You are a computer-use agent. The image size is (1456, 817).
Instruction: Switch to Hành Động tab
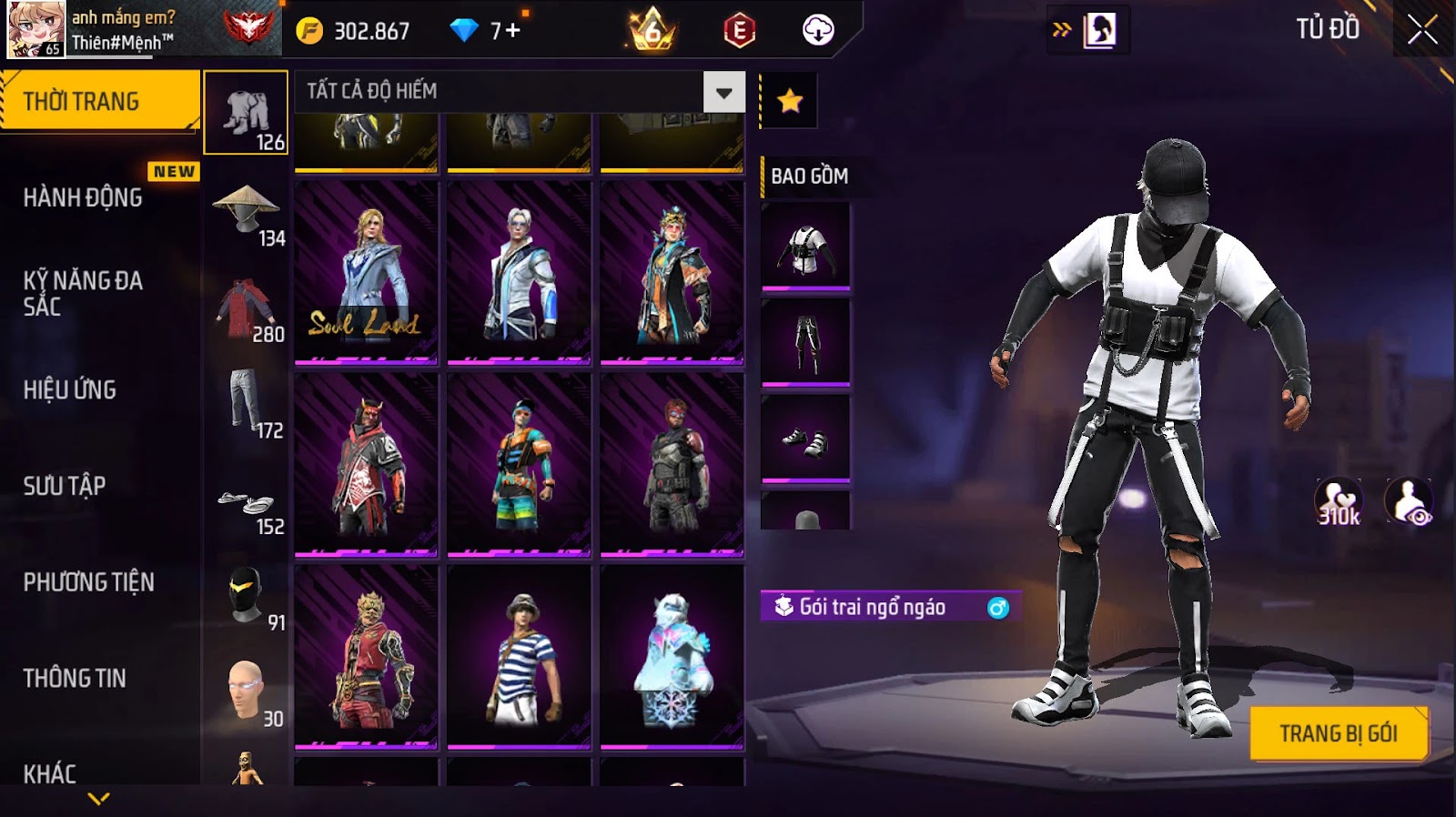(83, 197)
